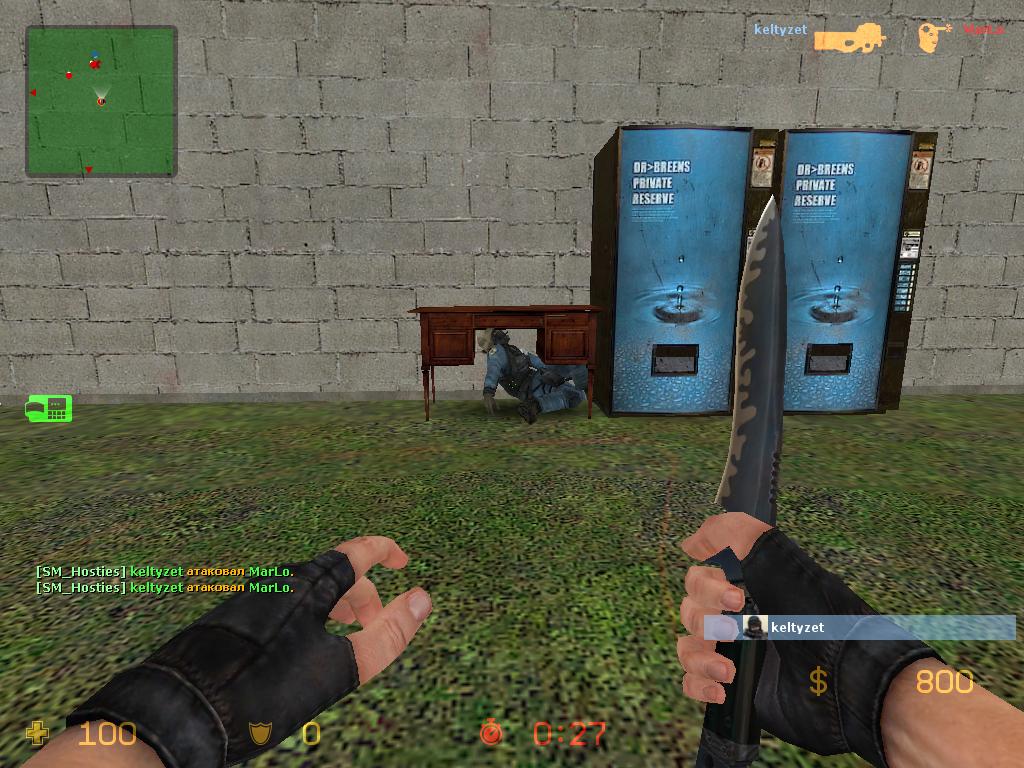Click the headshot icon in kill feed

pyautogui.click(x=933, y=37)
